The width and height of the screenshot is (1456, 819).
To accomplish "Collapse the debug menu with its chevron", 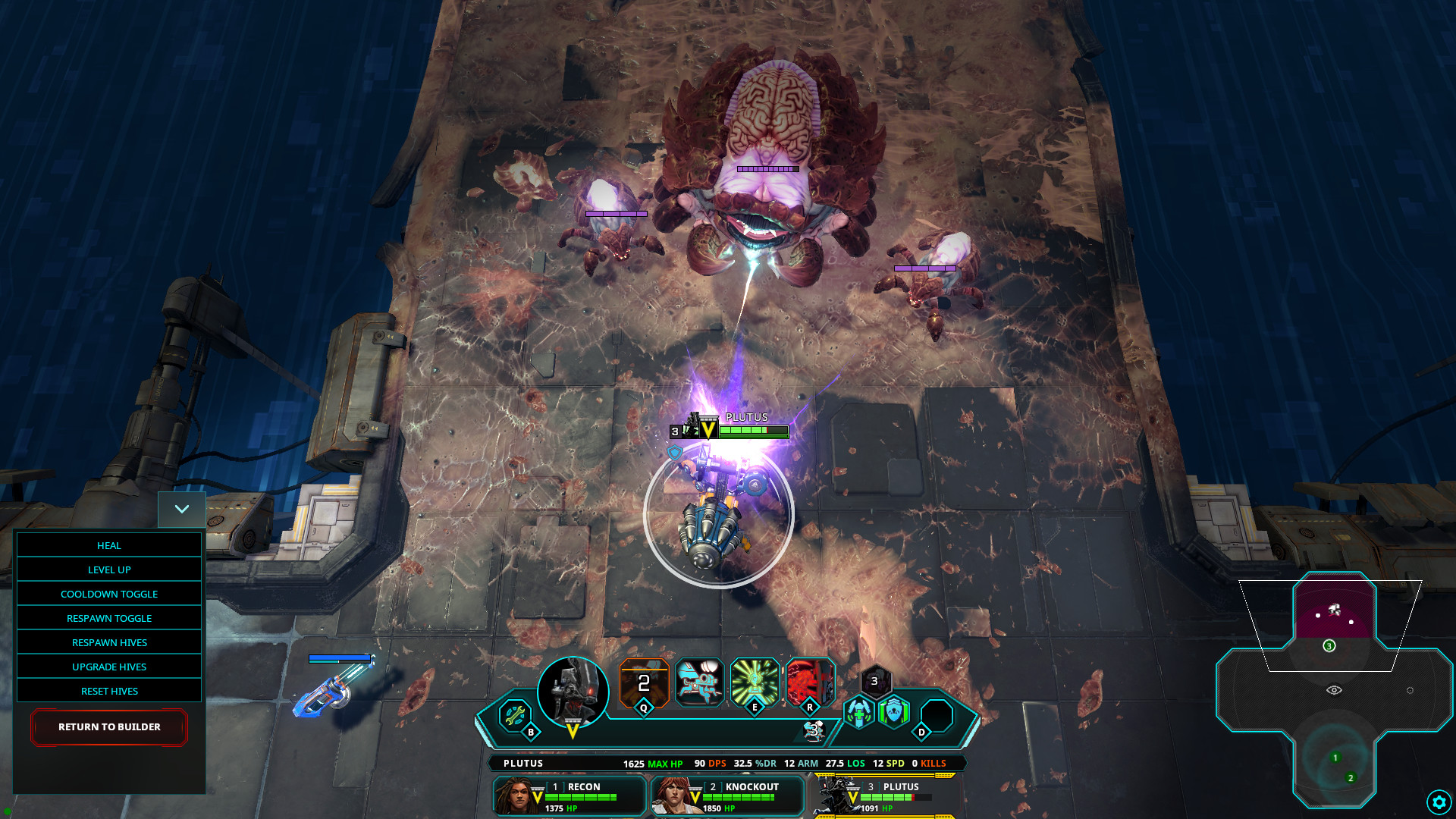I will [181, 509].
